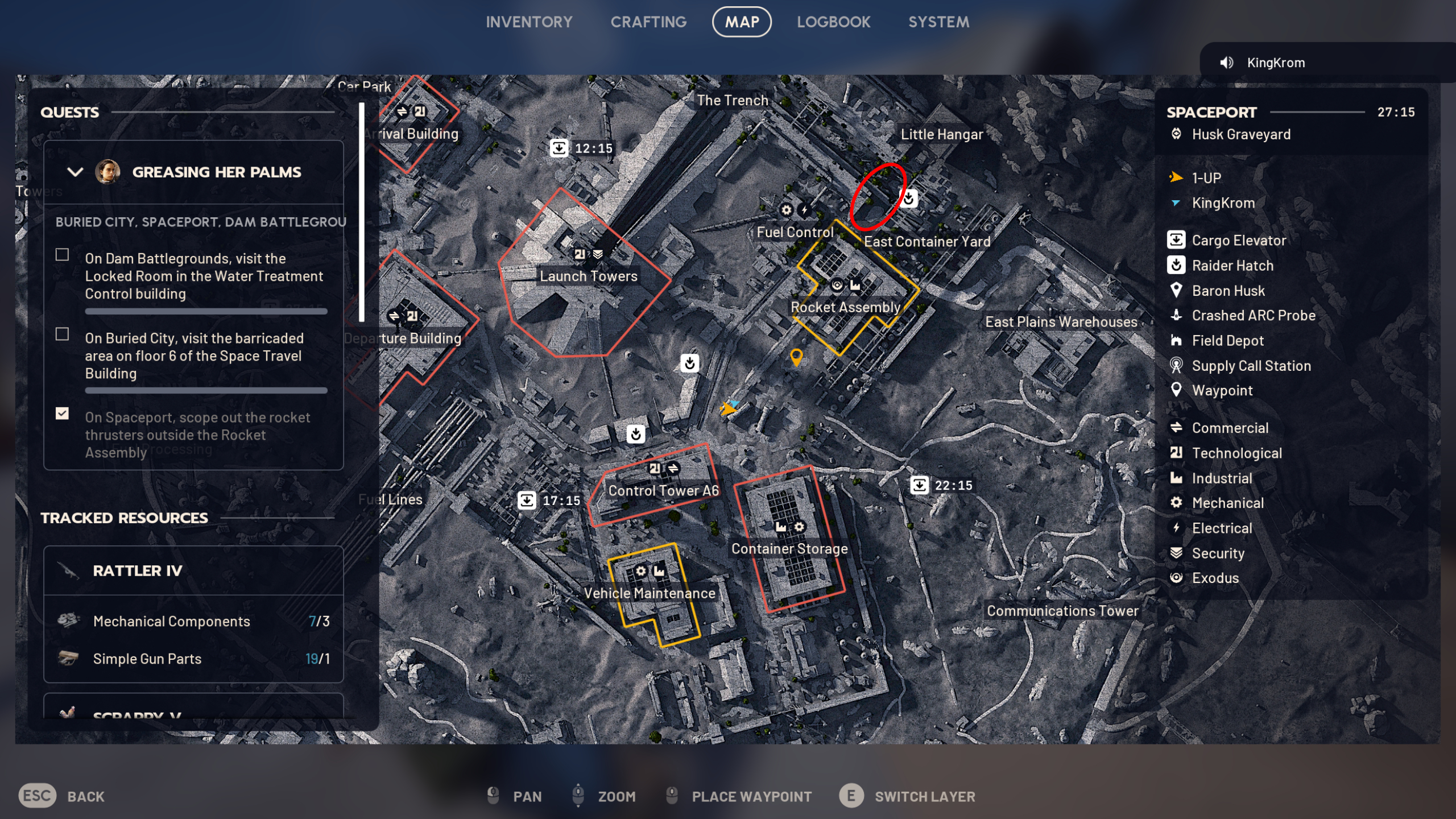Uncheck the Spaceport rocket thrusters objective
The height and width of the screenshot is (819, 1456).
(61, 414)
